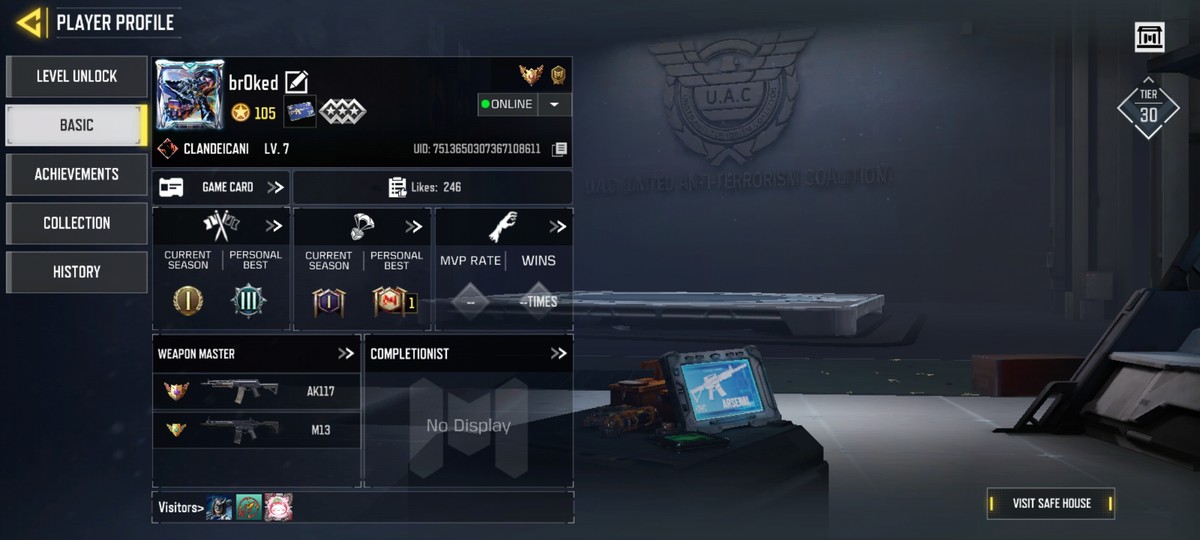Open the Visitors list
Viewport: 1200px width, 540px height.
click(x=181, y=507)
